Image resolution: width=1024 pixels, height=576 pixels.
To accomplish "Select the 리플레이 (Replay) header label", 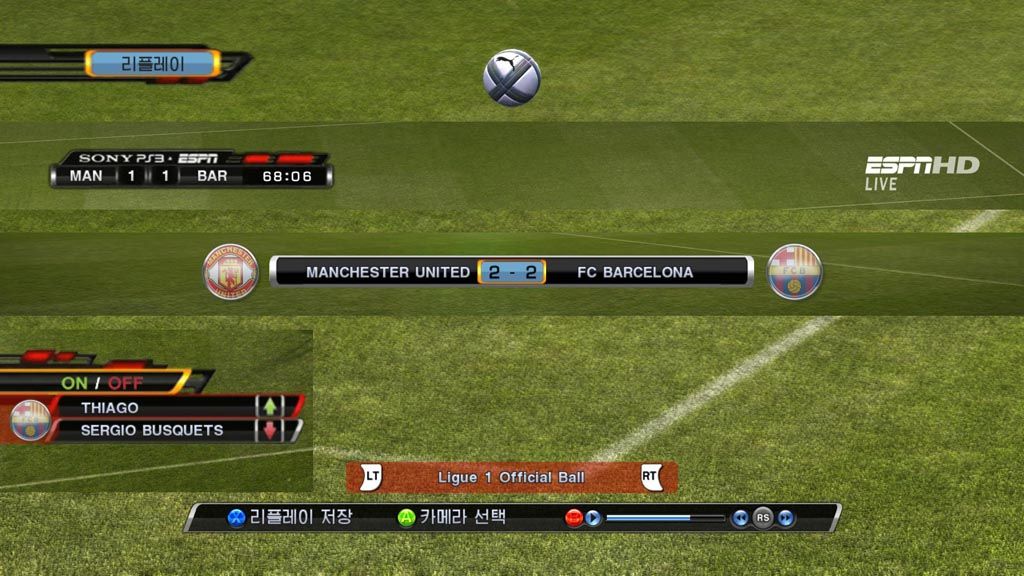I will tap(152, 64).
